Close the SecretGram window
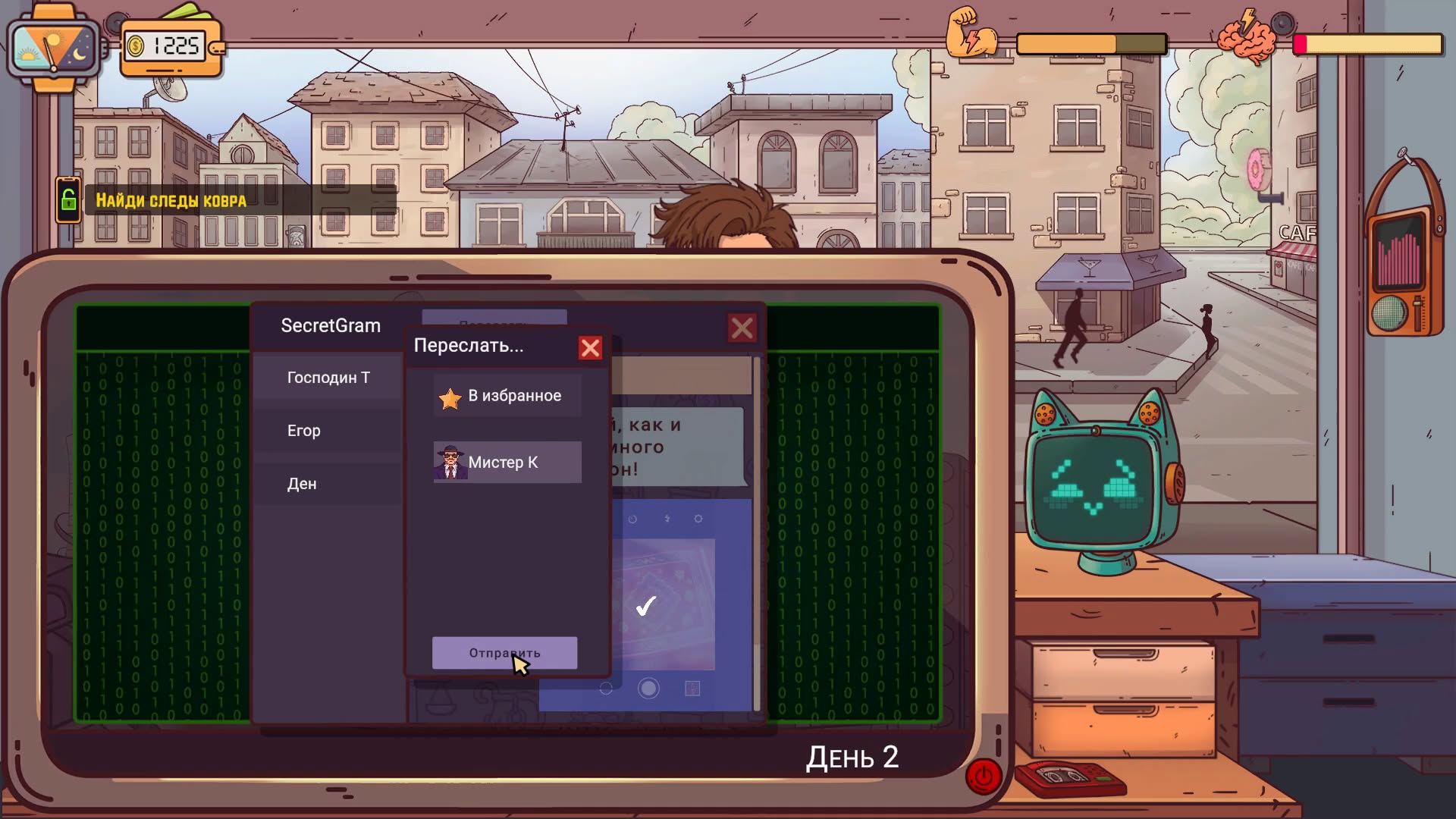The image size is (1456, 819). (x=742, y=328)
